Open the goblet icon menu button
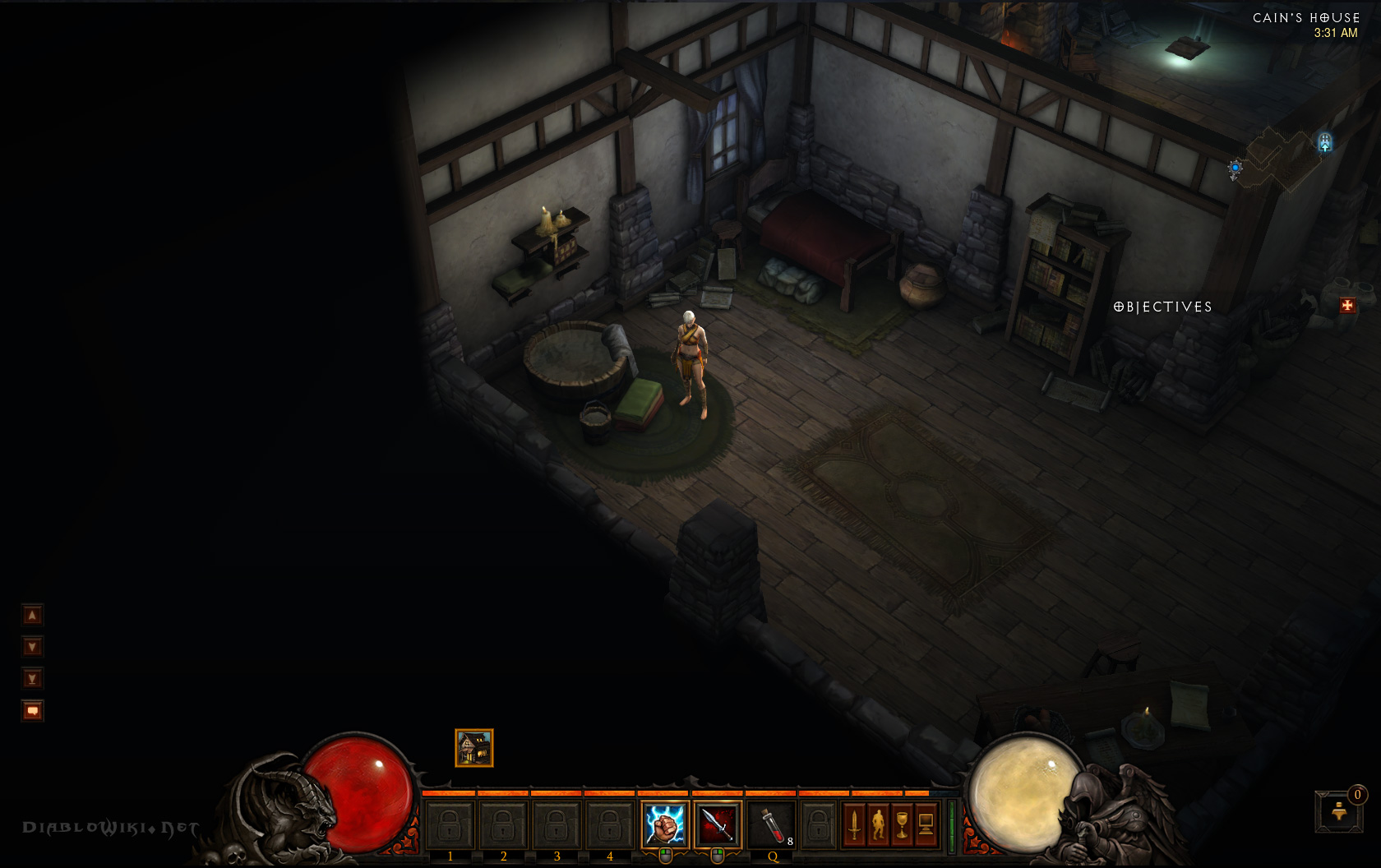This screenshot has width=1381, height=868. (902, 824)
